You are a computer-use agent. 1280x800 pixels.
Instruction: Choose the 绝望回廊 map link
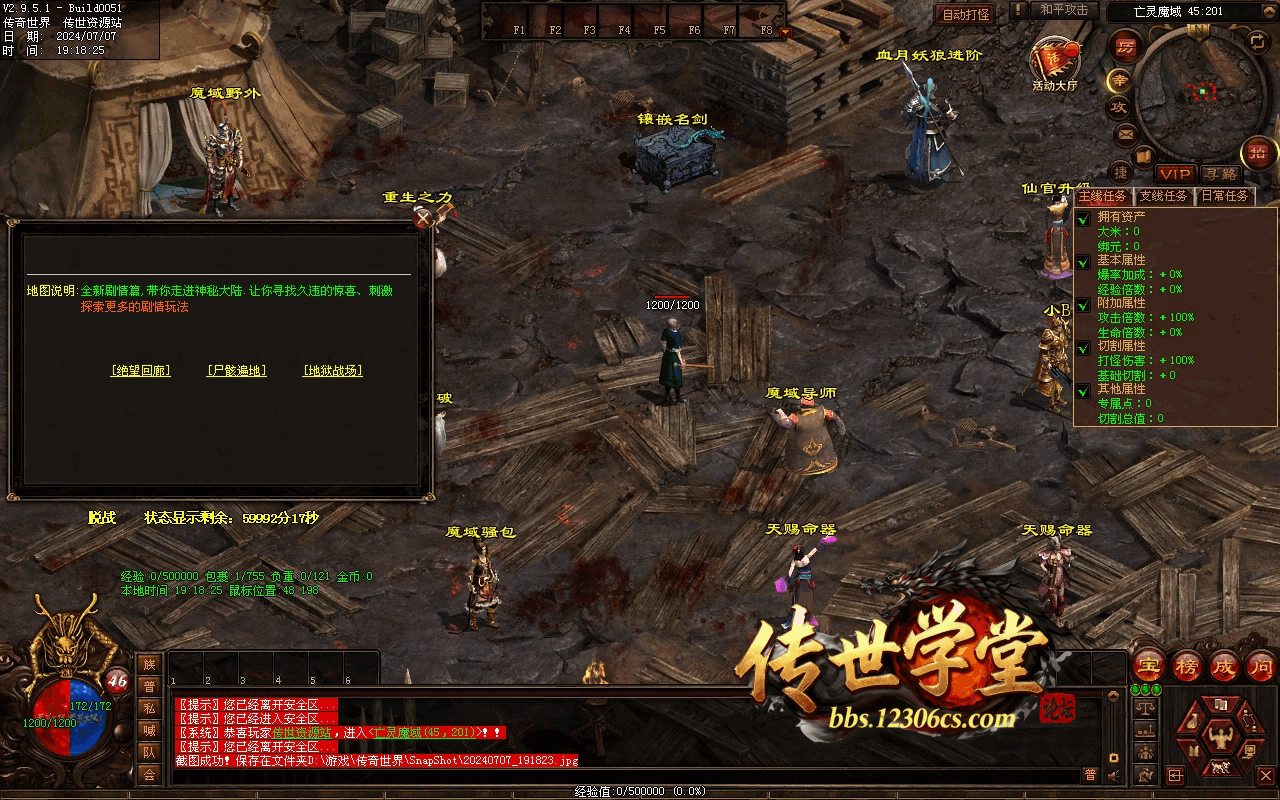[140, 371]
